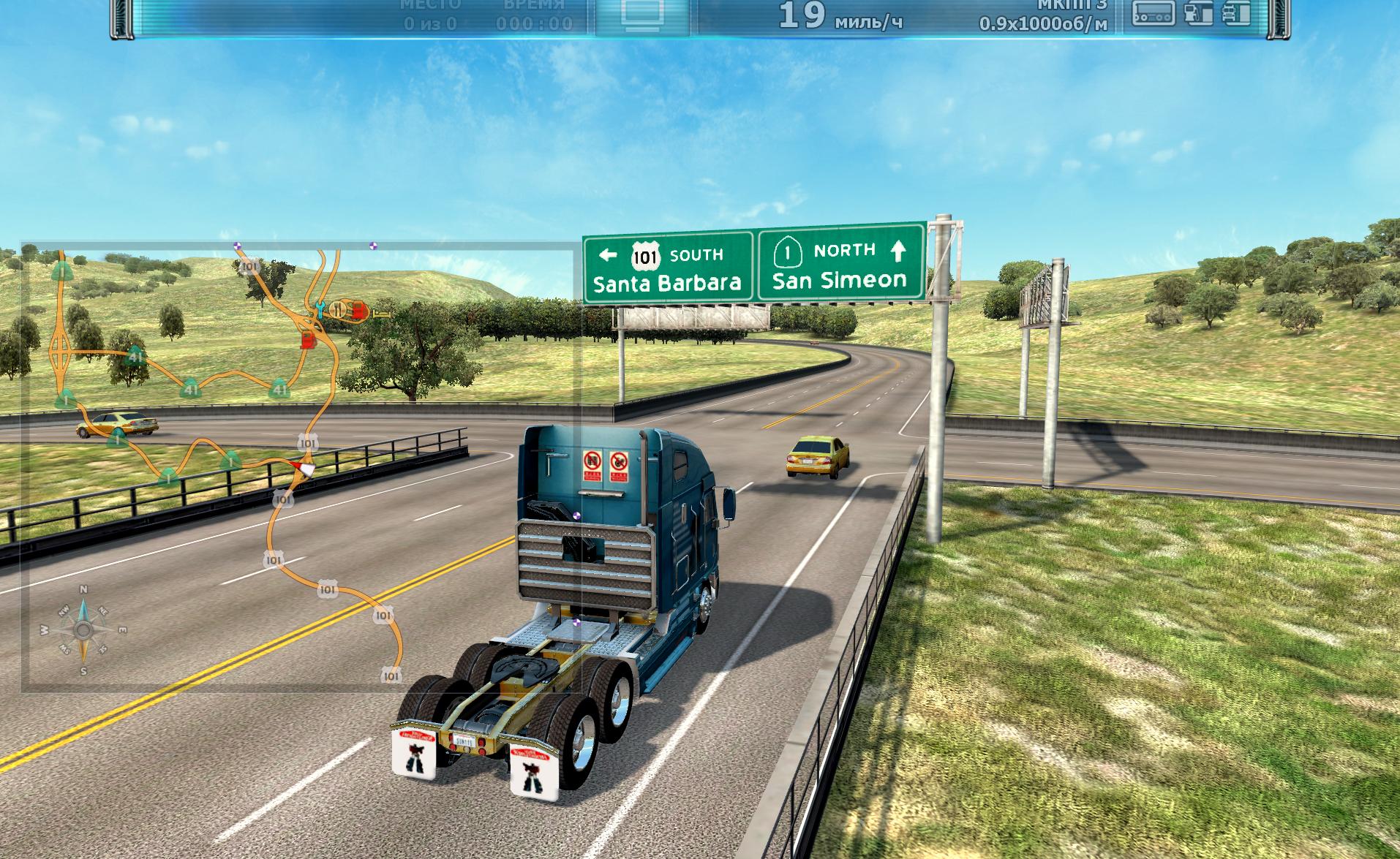Open the radio panel icon

pyautogui.click(x=1154, y=14)
